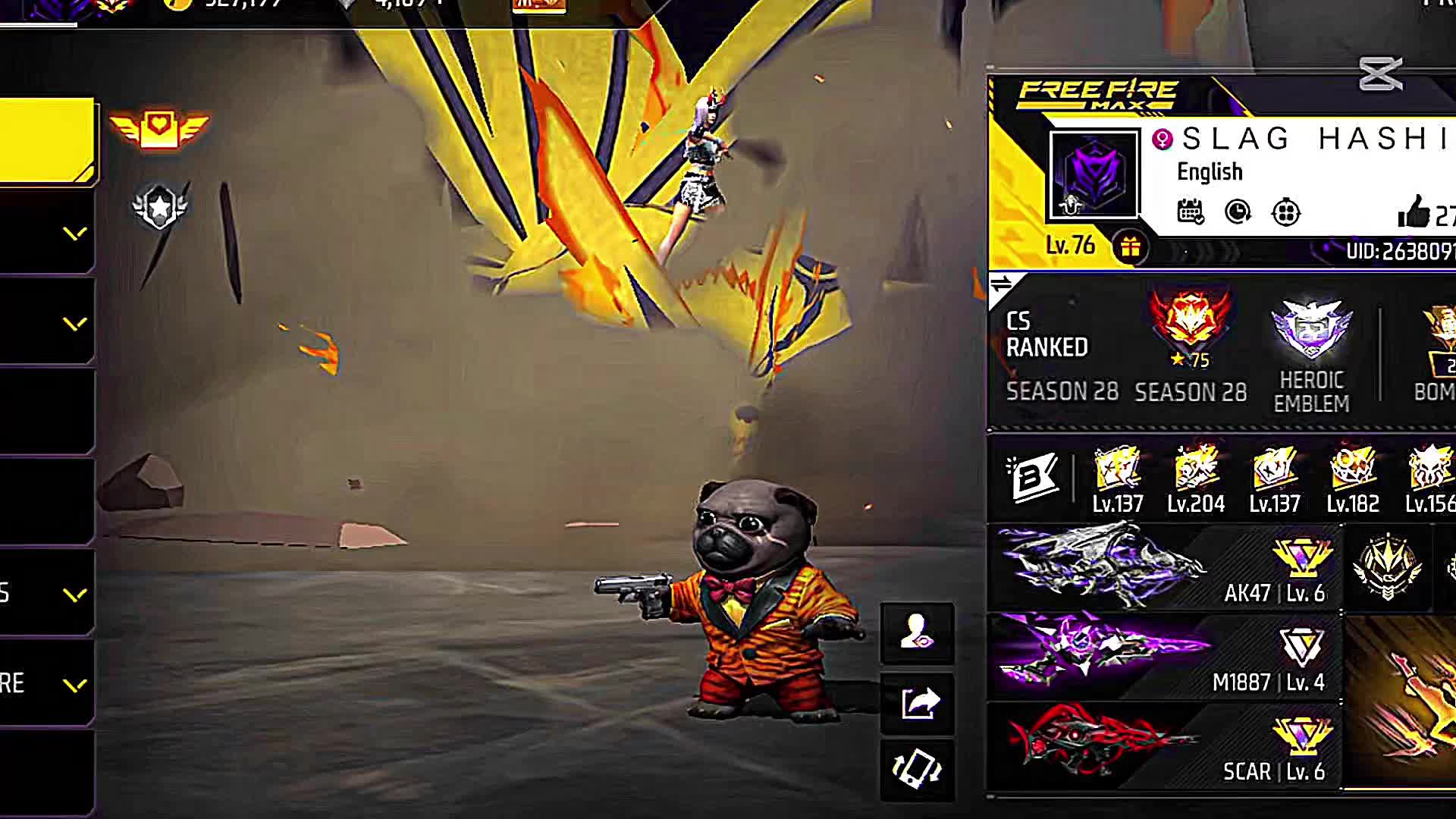Click the character view profile button
Image resolution: width=1456 pixels, height=819 pixels.
917,632
